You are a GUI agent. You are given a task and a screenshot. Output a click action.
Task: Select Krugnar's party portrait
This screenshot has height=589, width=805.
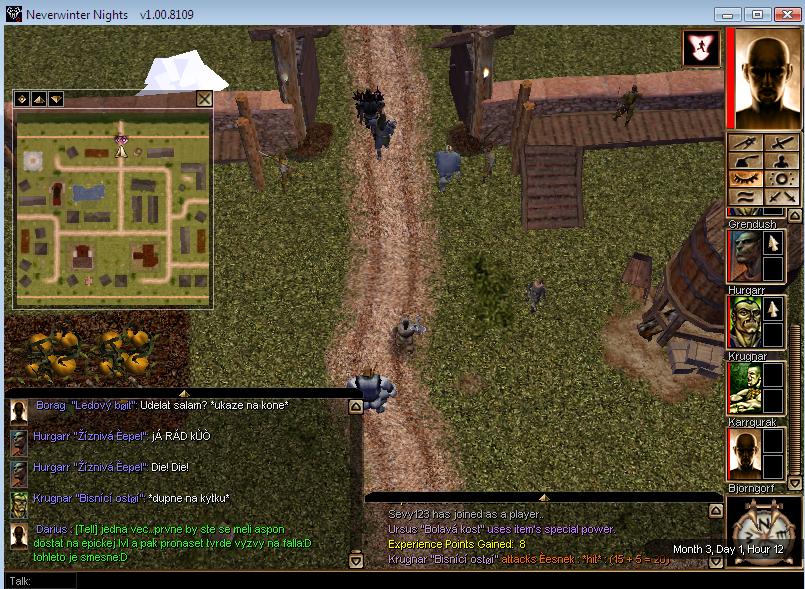743,388
